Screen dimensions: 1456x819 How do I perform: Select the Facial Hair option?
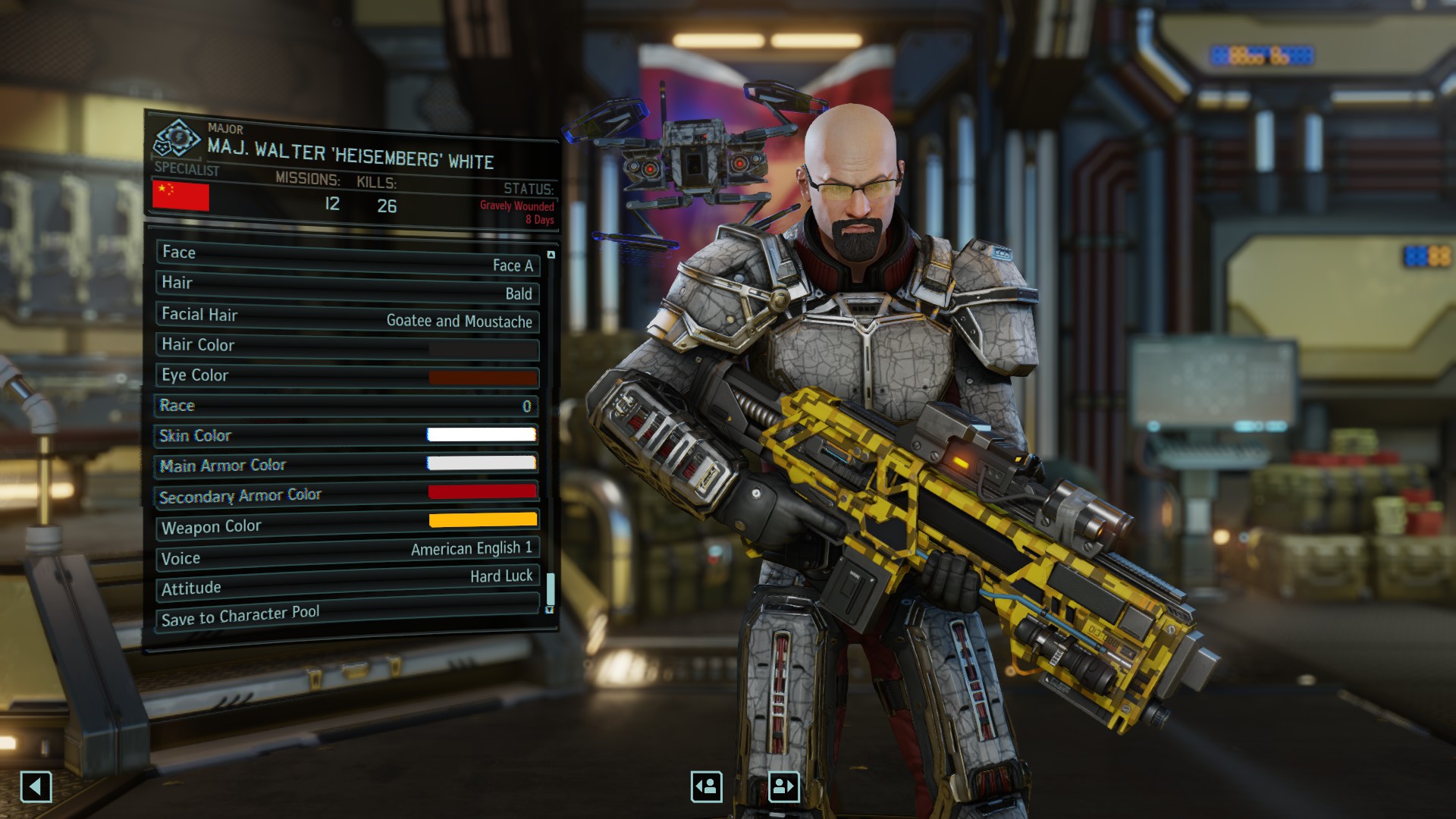tap(347, 317)
